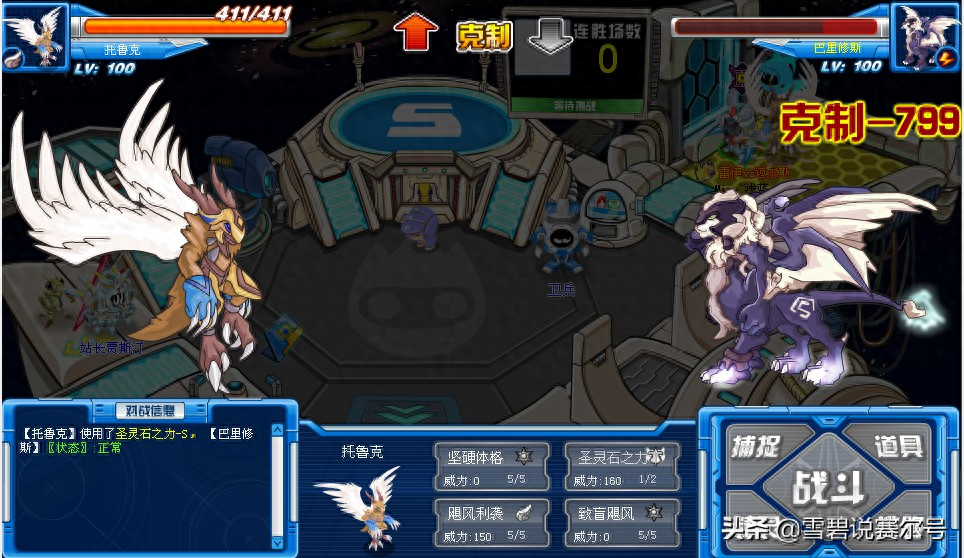Switch to the 对战信息 battle log tab
This screenshot has width=964, height=558.
click(x=150, y=410)
